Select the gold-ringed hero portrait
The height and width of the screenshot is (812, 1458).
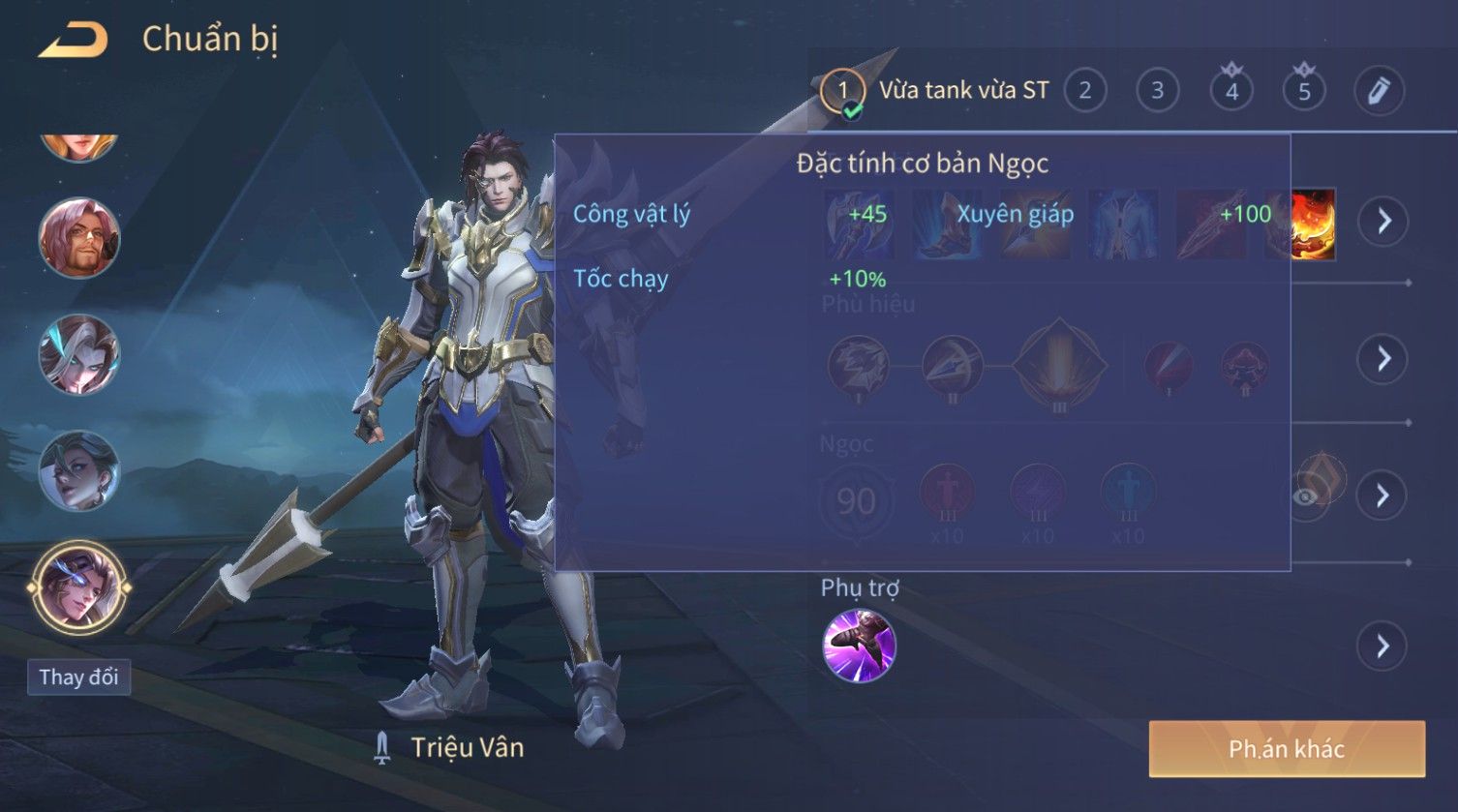coord(78,586)
